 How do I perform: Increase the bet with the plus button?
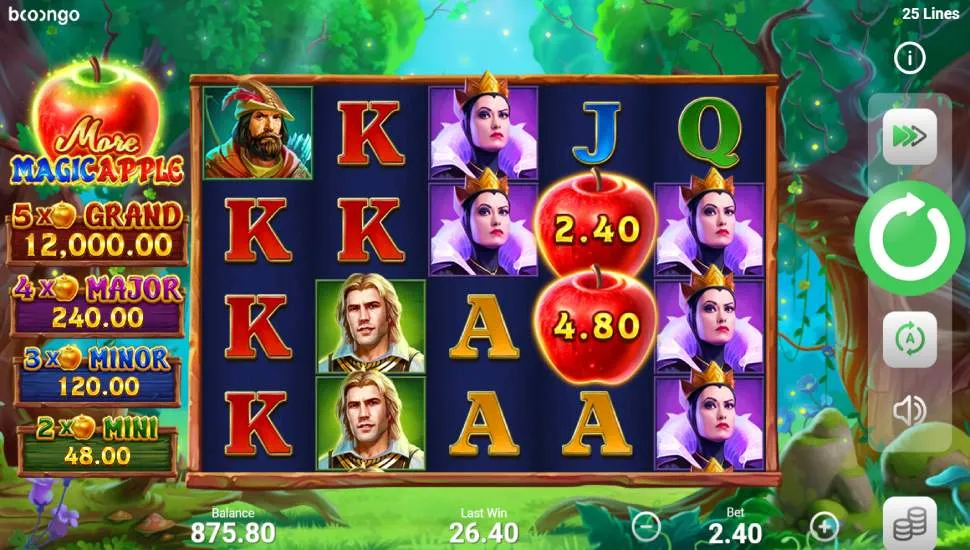(x=824, y=524)
